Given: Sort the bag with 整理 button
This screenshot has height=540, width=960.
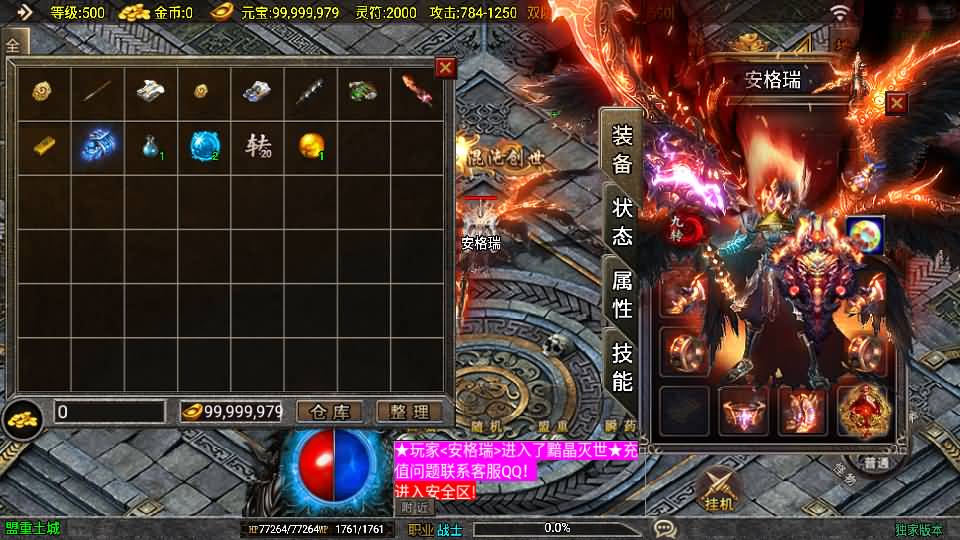Looking at the screenshot, I should tap(409, 412).
